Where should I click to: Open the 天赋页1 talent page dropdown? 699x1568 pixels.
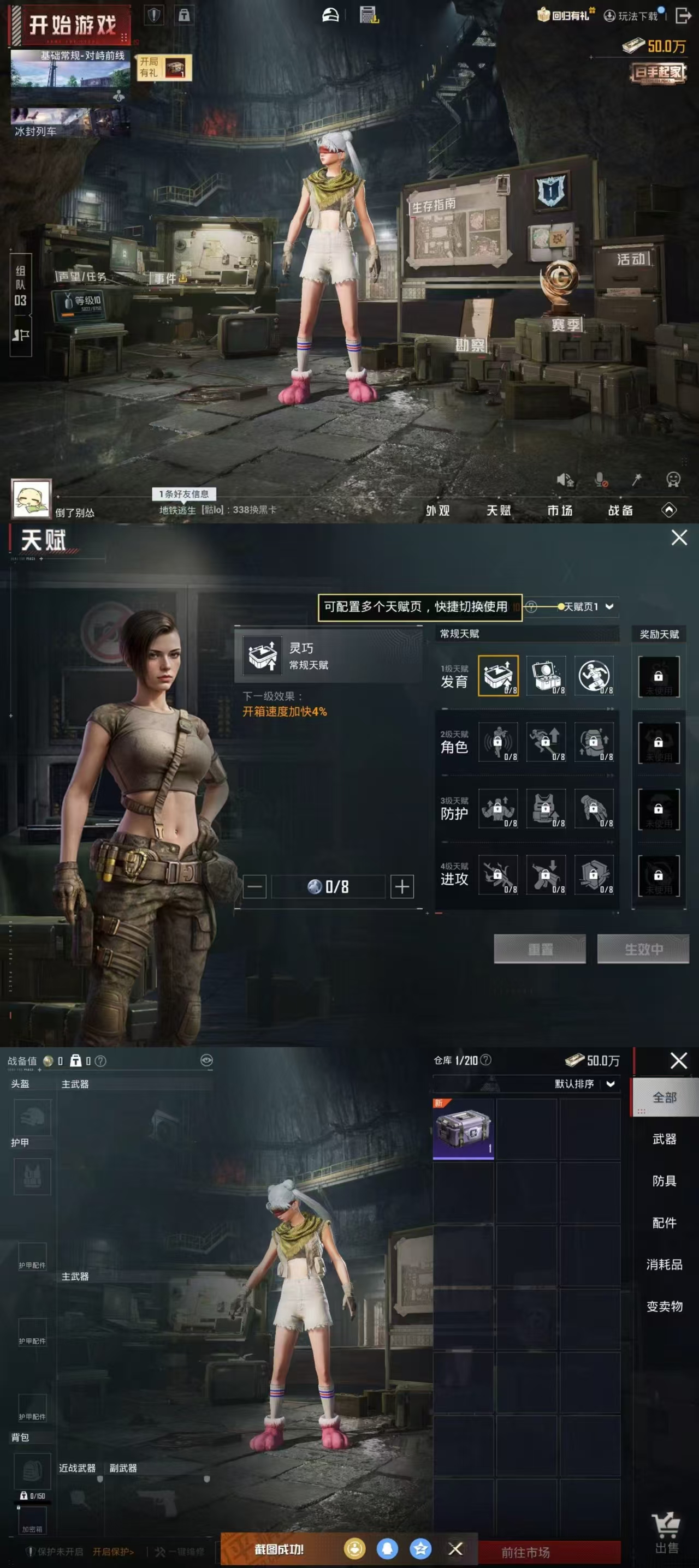tap(588, 606)
